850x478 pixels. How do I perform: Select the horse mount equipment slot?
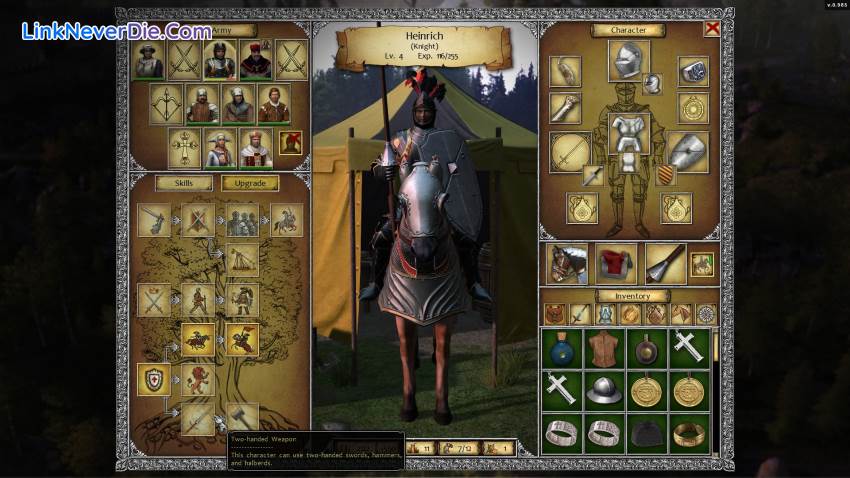click(x=566, y=263)
